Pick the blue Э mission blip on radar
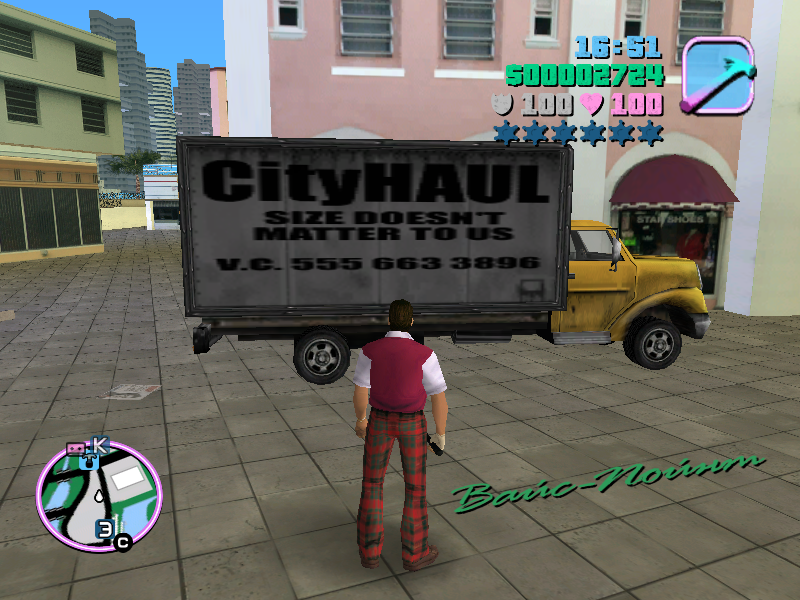 pos(103,528)
